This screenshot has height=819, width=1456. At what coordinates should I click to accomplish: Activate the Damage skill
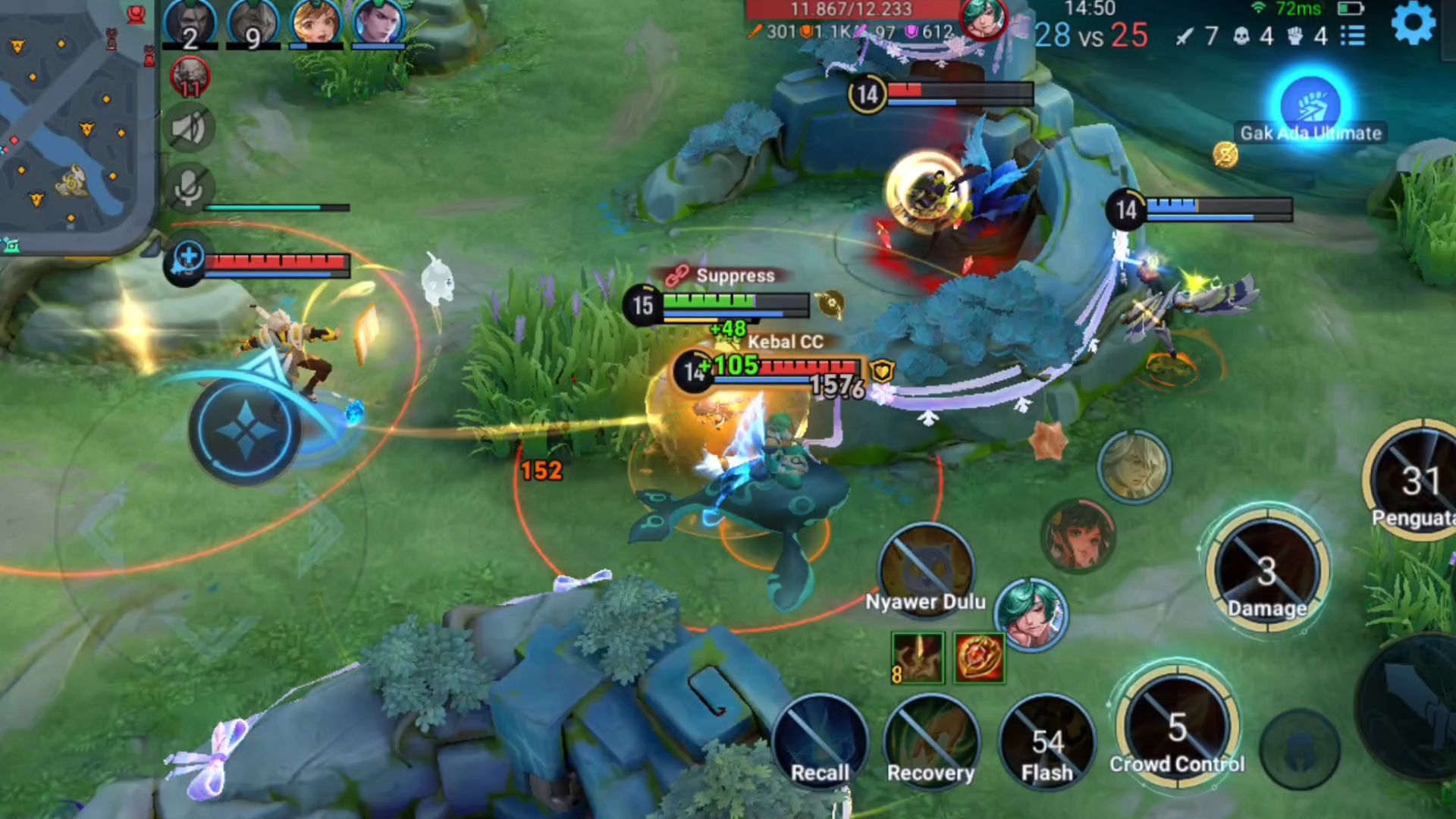[1267, 573]
